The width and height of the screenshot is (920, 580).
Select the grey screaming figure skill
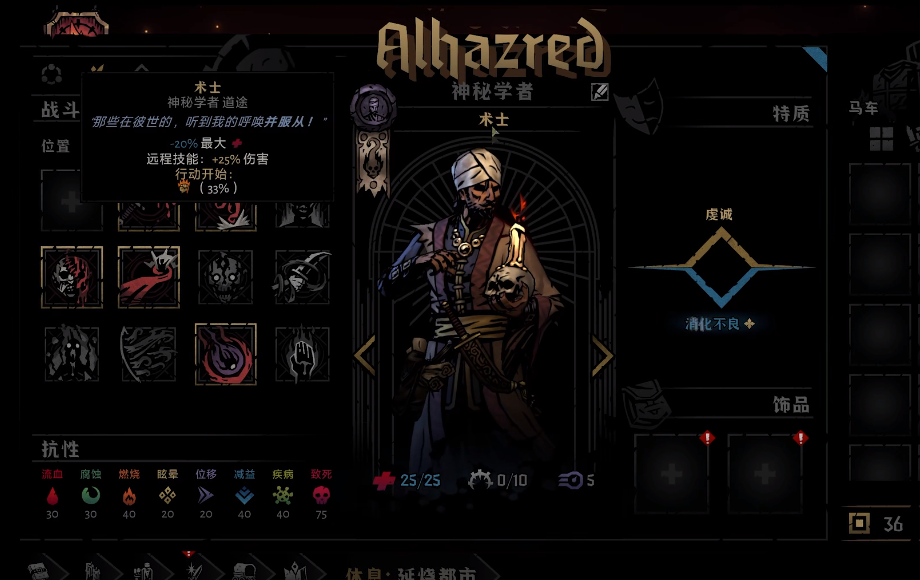pyautogui.click(x=71, y=354)
